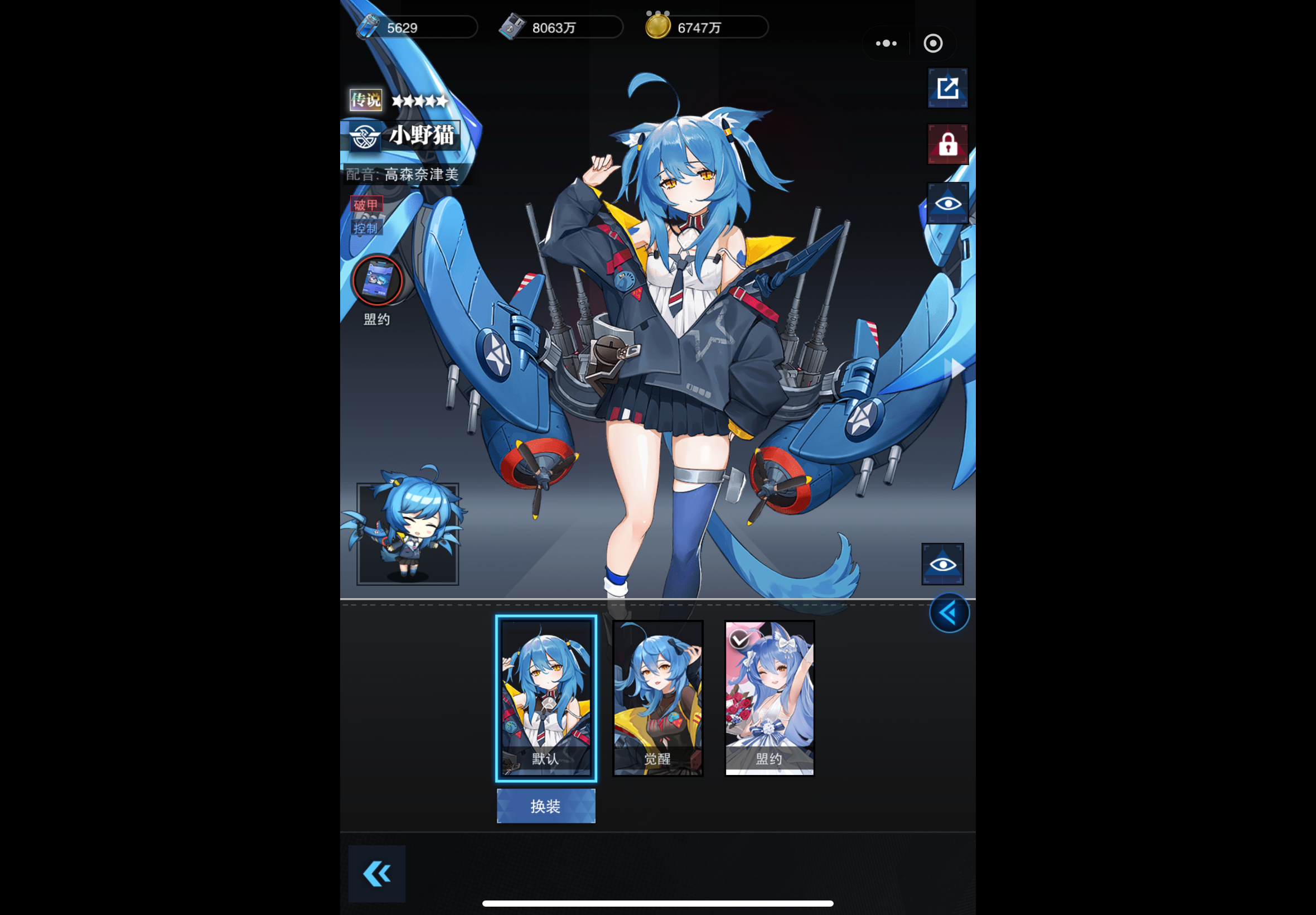Click the faction emblem beside 小野猫

coord(365,137)
